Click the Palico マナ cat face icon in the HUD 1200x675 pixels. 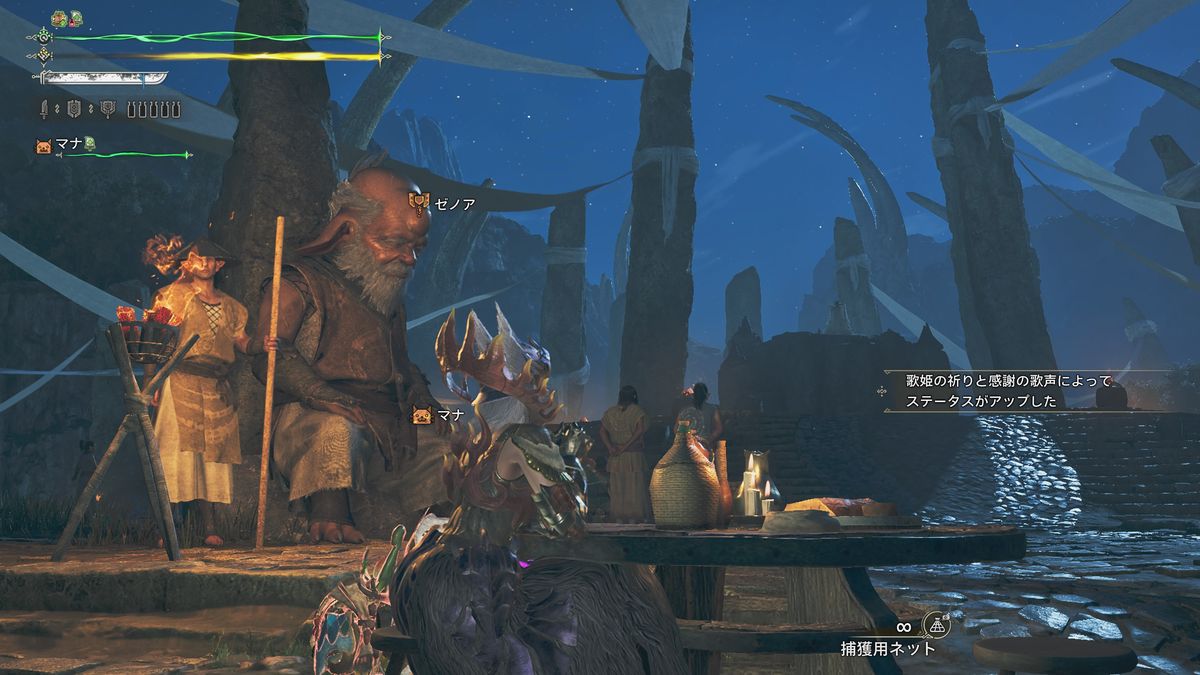coord(45,146)
